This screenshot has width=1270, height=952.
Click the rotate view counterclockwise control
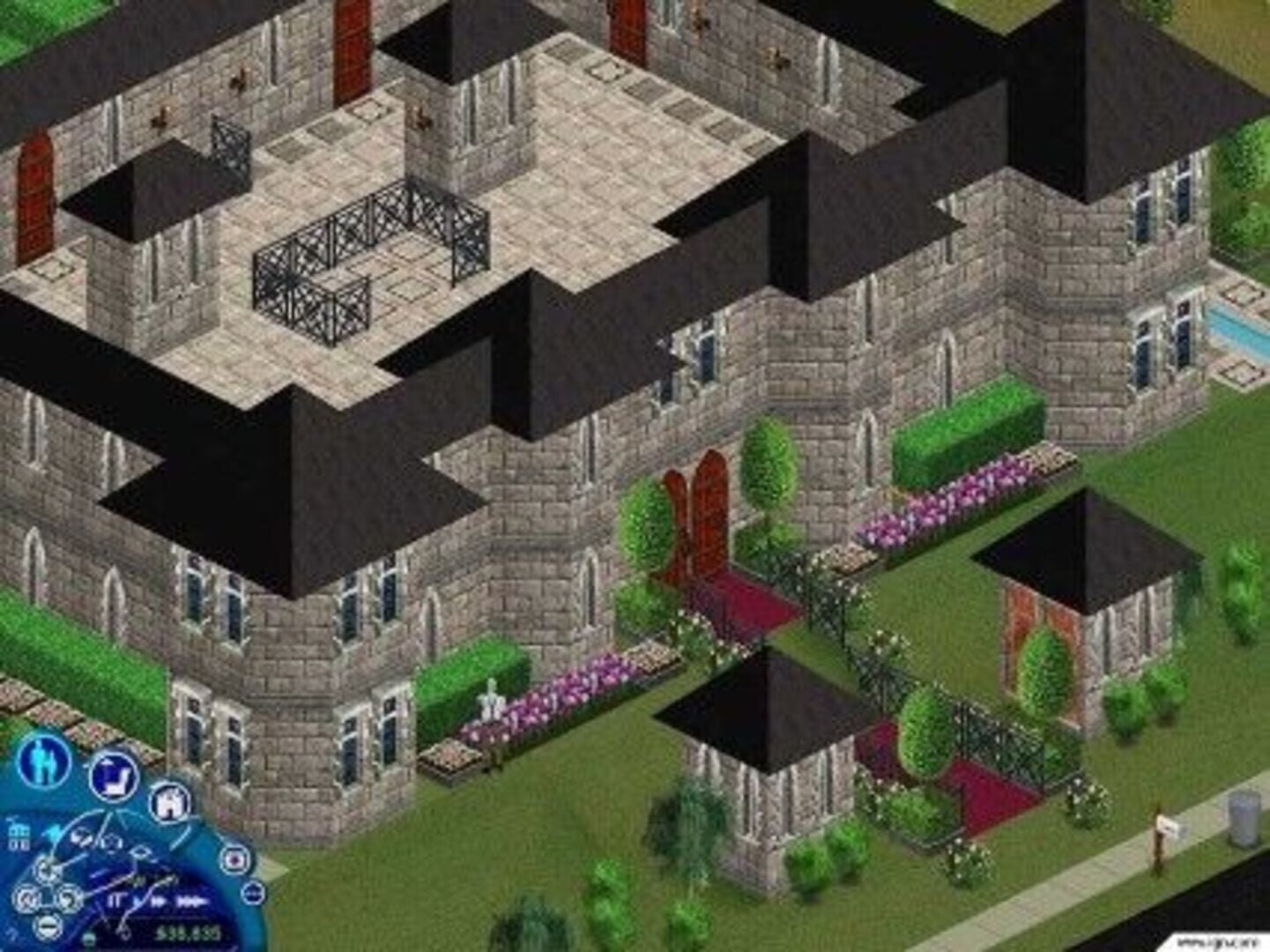(x=26, y=899)
